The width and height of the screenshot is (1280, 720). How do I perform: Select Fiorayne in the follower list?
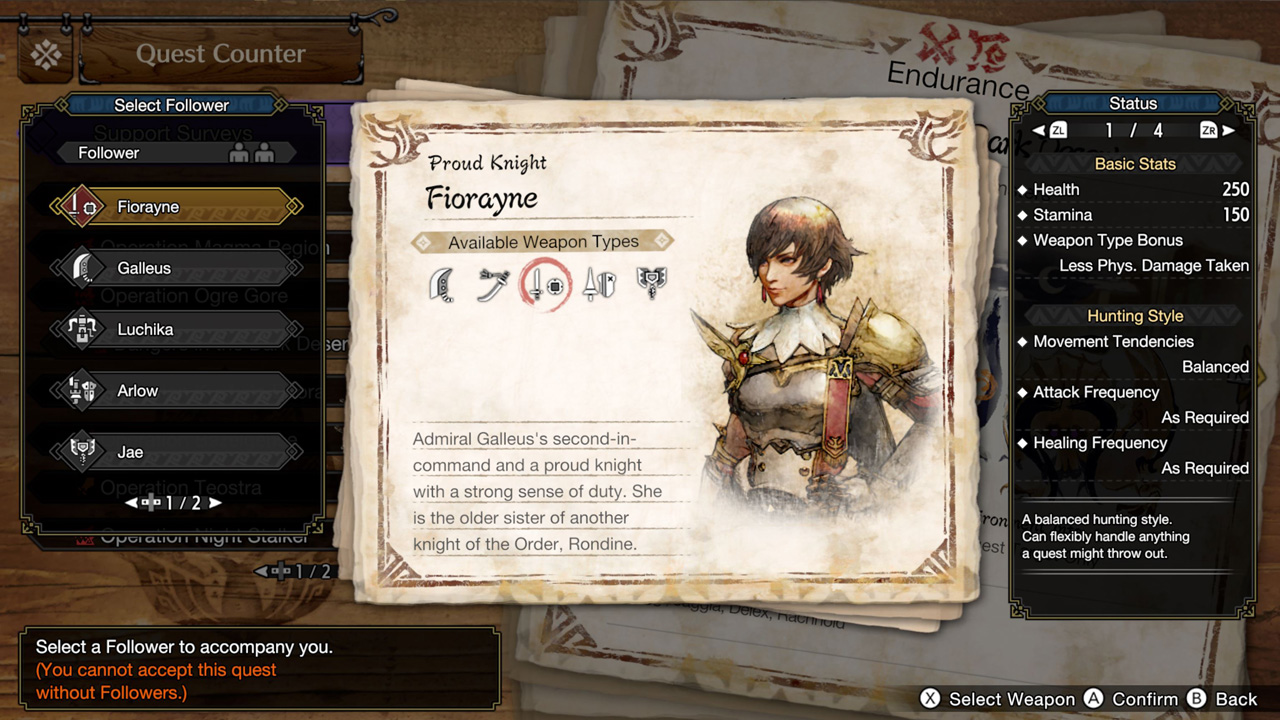[x=175, y=207]
